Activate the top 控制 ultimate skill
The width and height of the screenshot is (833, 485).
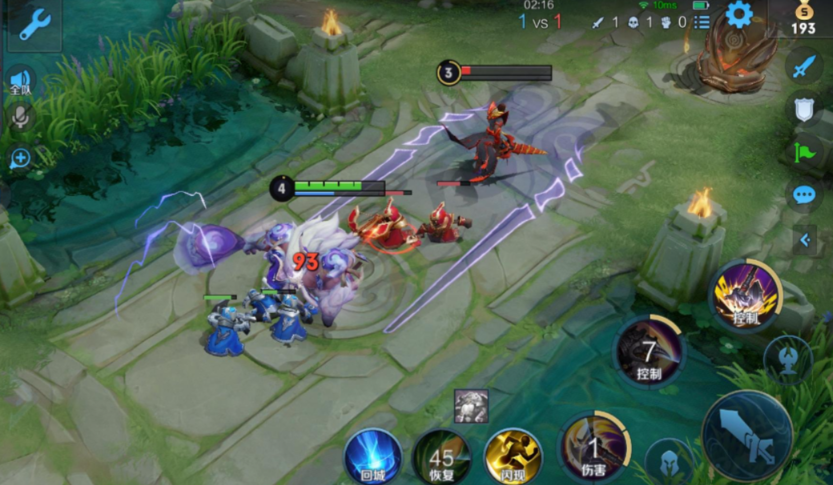[x=746, y=295]
